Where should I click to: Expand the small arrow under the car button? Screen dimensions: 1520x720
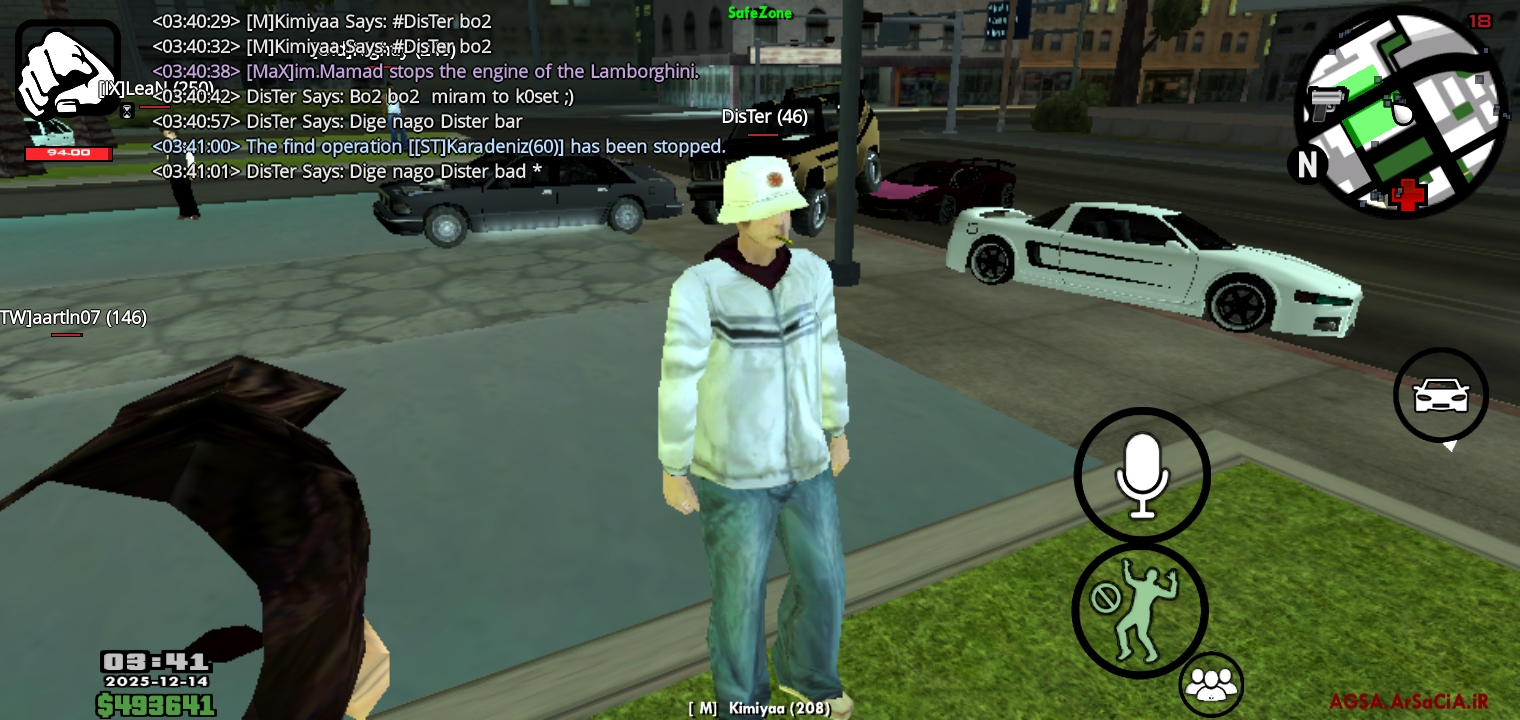tap(1452, 447)
